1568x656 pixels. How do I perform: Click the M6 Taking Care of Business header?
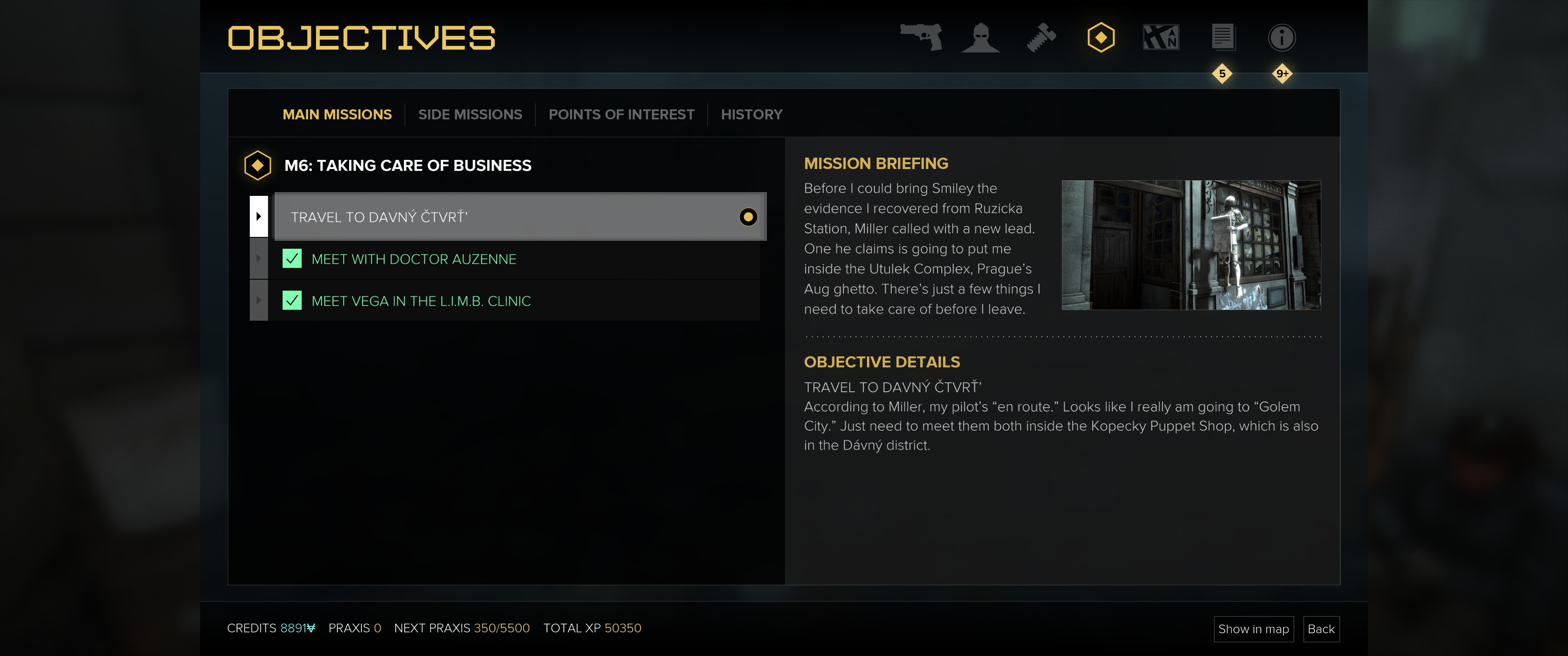[407, 165]
